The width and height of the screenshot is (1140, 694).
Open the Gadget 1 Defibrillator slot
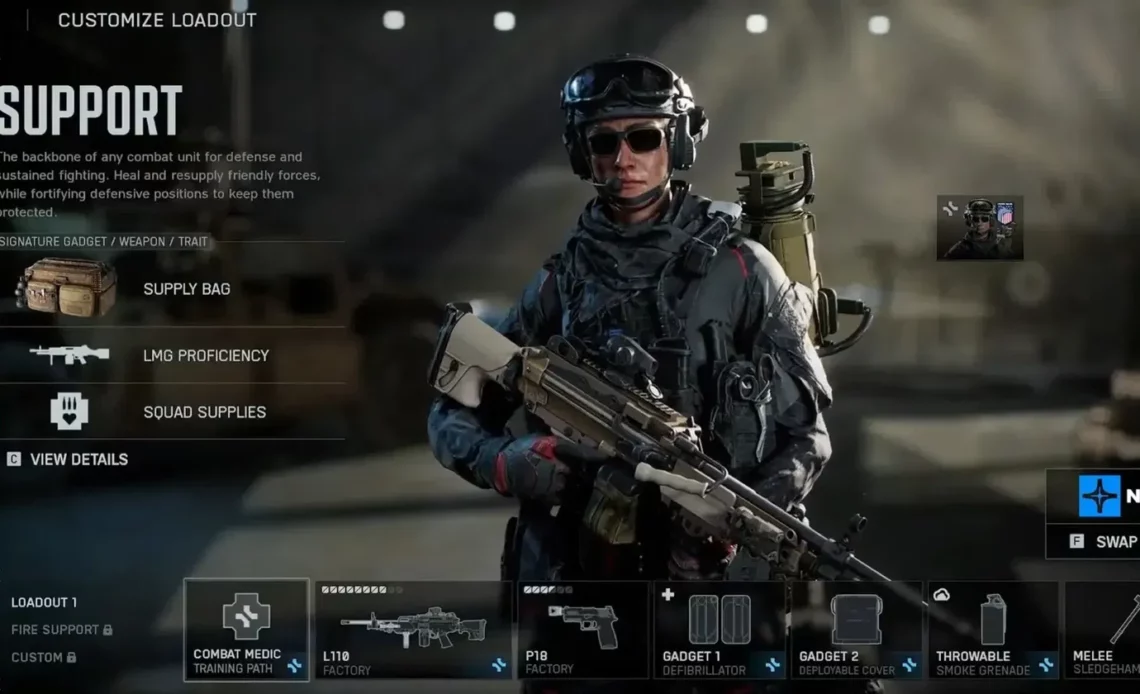[x=720, y=629]
